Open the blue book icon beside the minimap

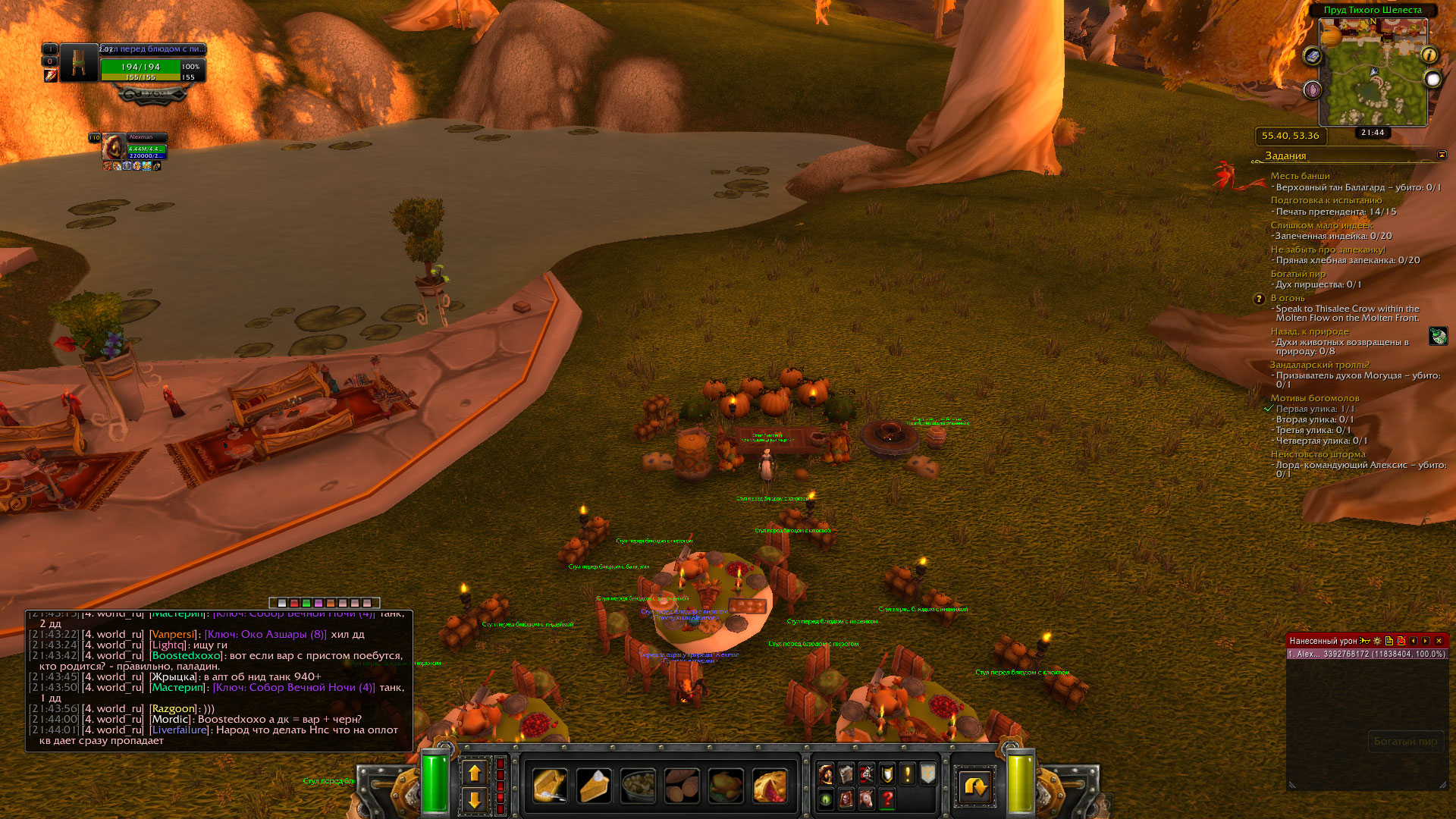[x=1313, y=56]
